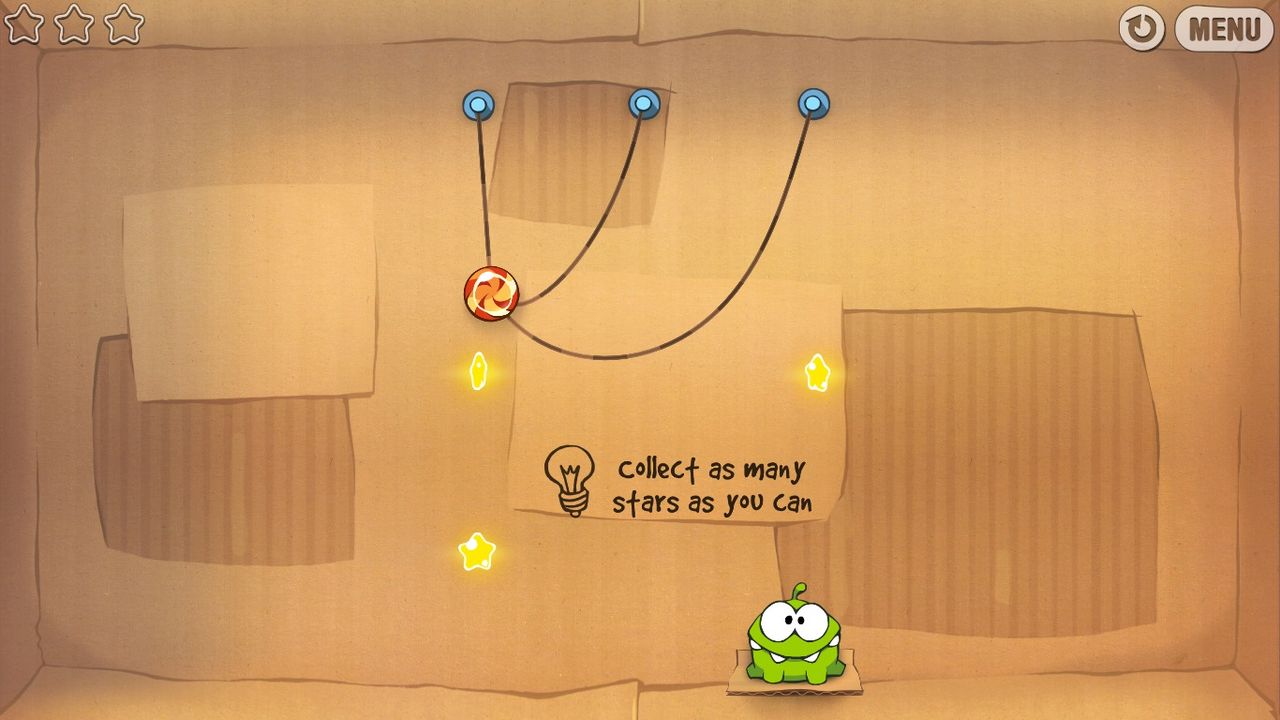Open the MENU button
The width and height of the screenshot is (1280, 720).
tap(1222, 27)
